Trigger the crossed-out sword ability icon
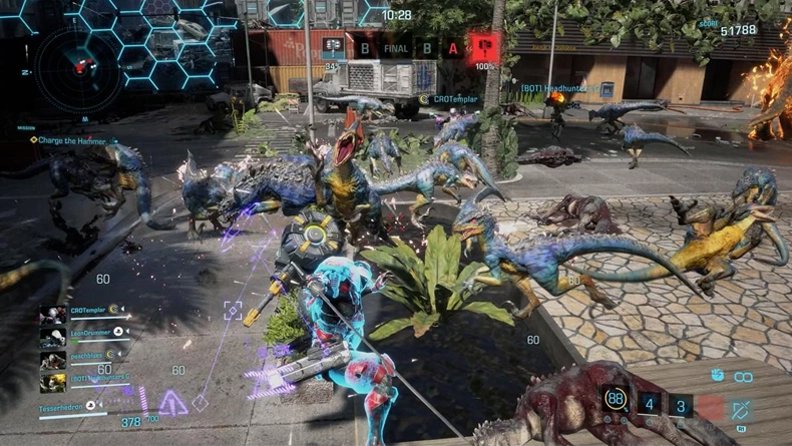Screen dimensions: 792x446 [741, 408]
